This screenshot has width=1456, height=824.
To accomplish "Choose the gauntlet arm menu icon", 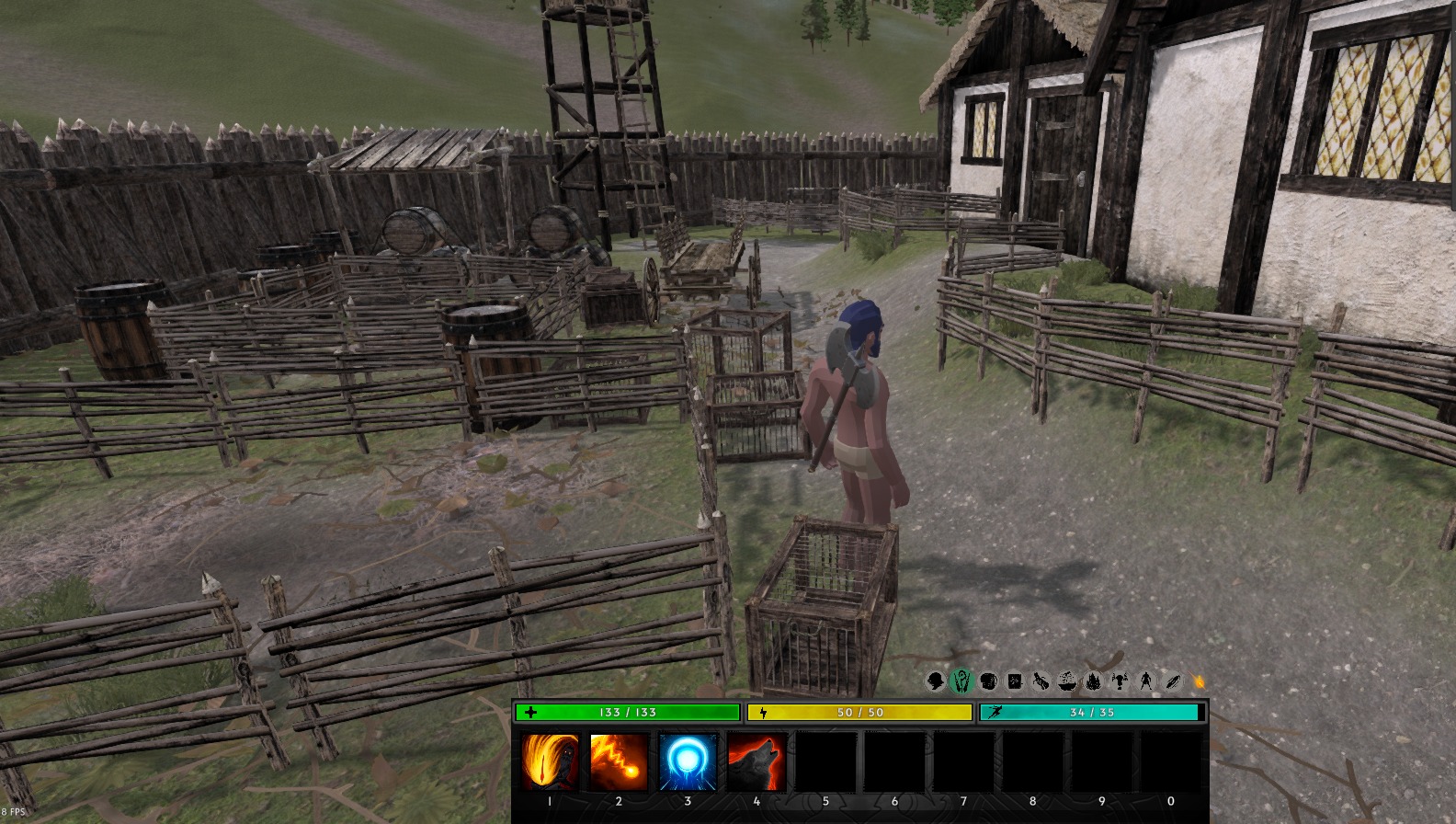I will 1041,681.
